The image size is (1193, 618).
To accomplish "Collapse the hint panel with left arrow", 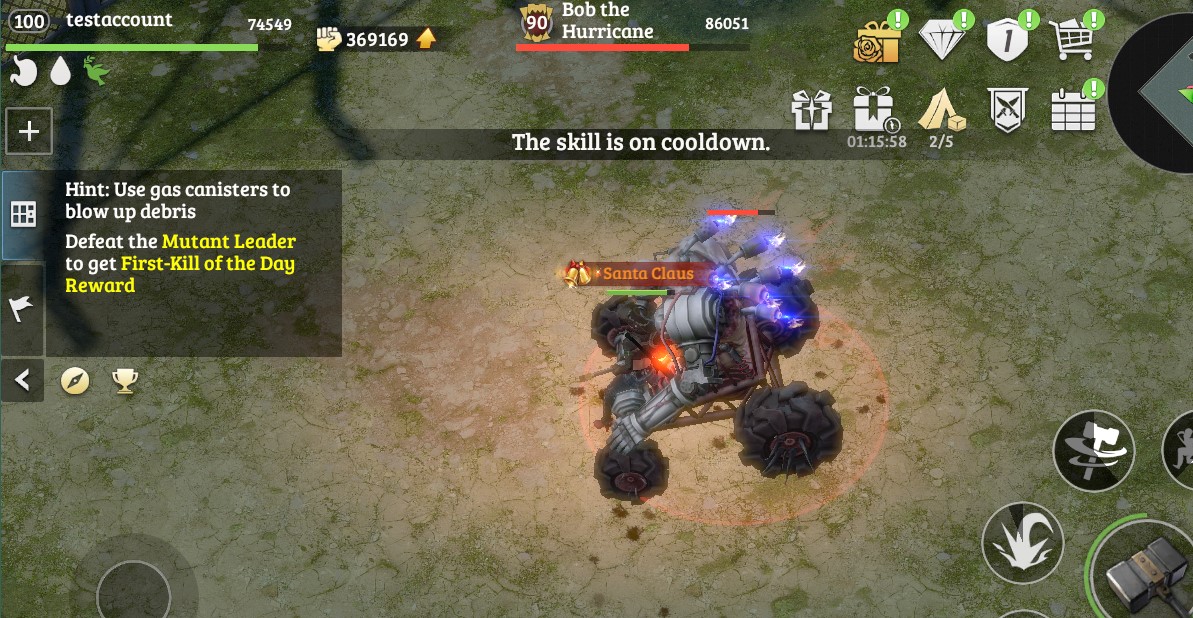I will pyautogui.click(x=22, y=380).
